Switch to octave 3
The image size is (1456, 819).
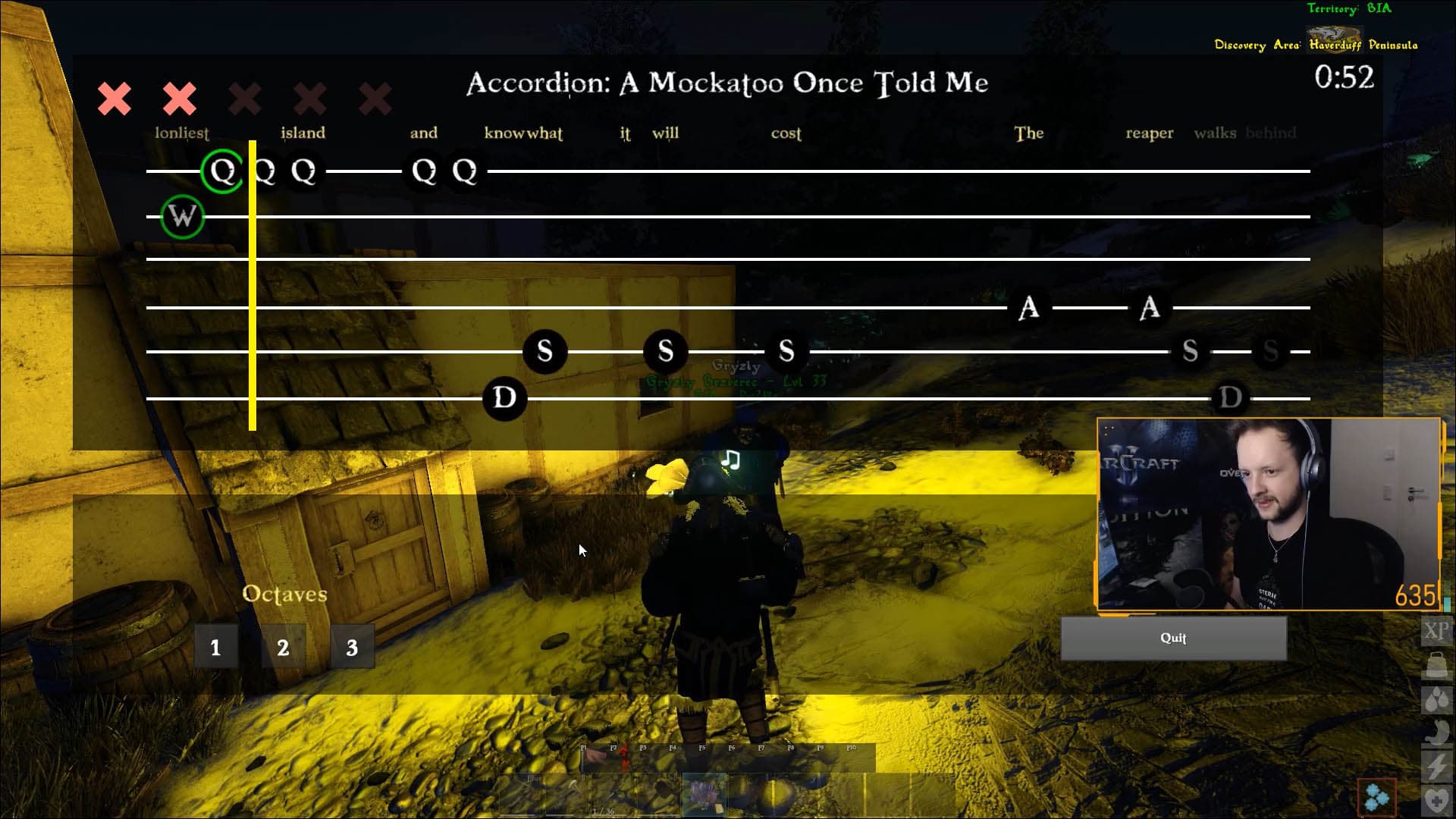pos(352,647)
